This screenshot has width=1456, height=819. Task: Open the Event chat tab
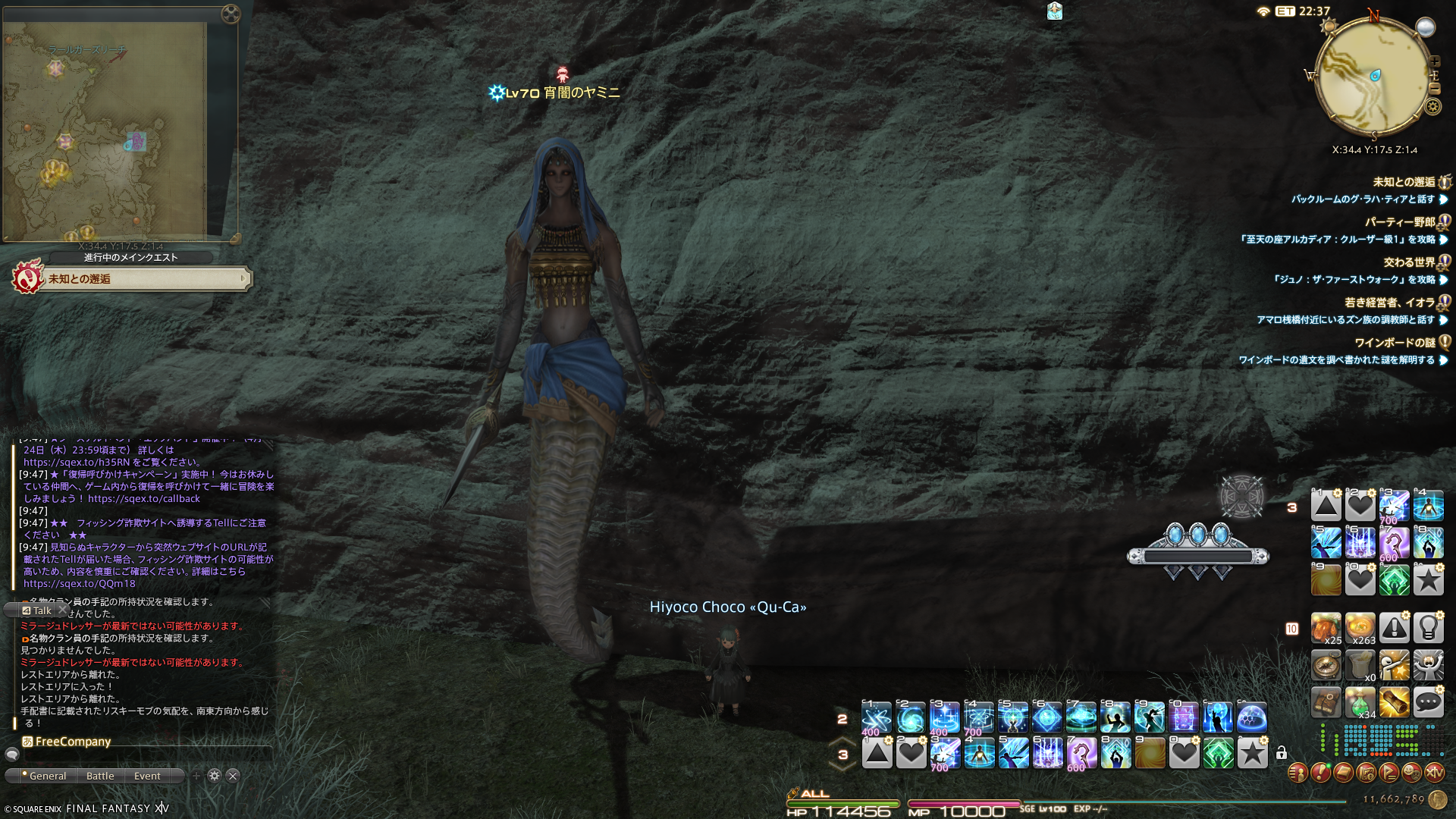pyautogui.click(x=147, y=776)
